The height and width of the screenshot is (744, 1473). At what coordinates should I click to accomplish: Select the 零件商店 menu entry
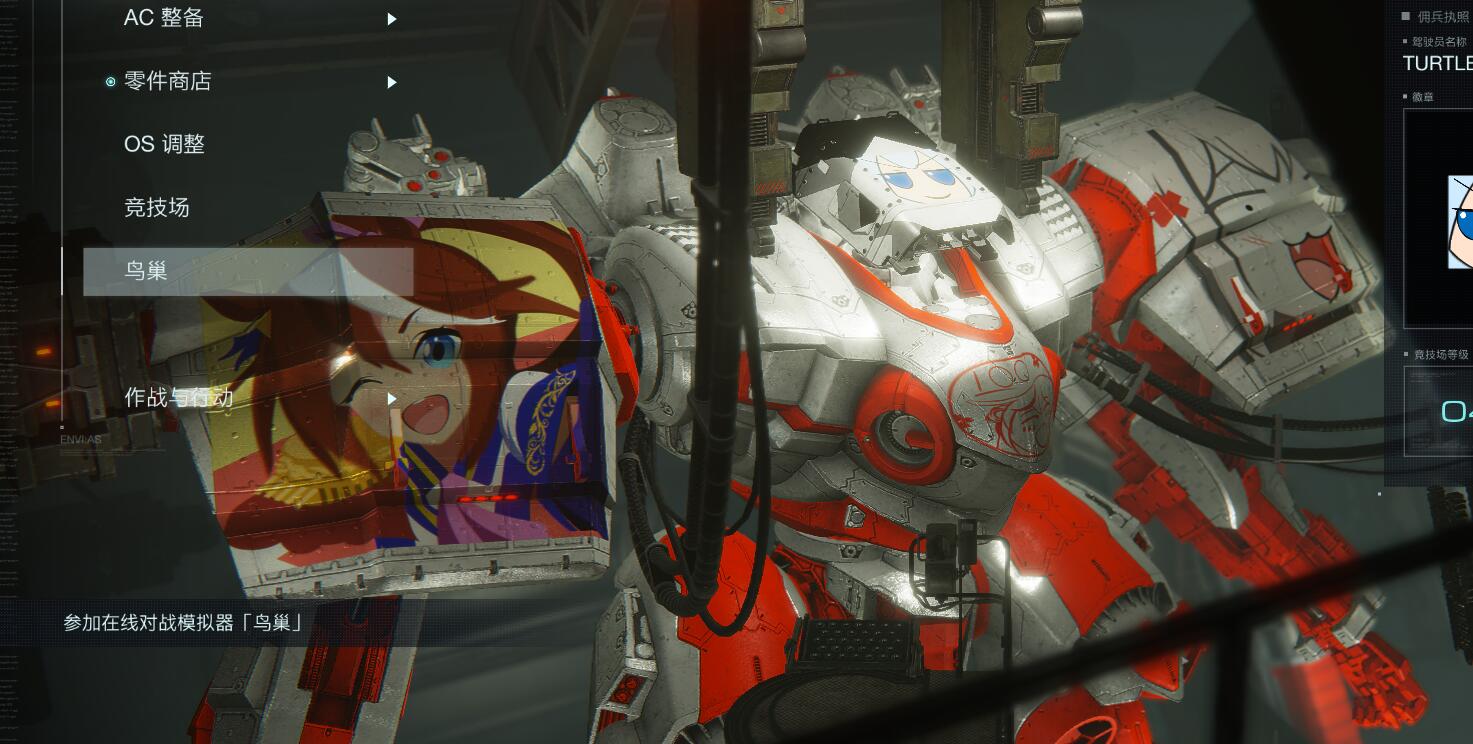coord(168,82)
